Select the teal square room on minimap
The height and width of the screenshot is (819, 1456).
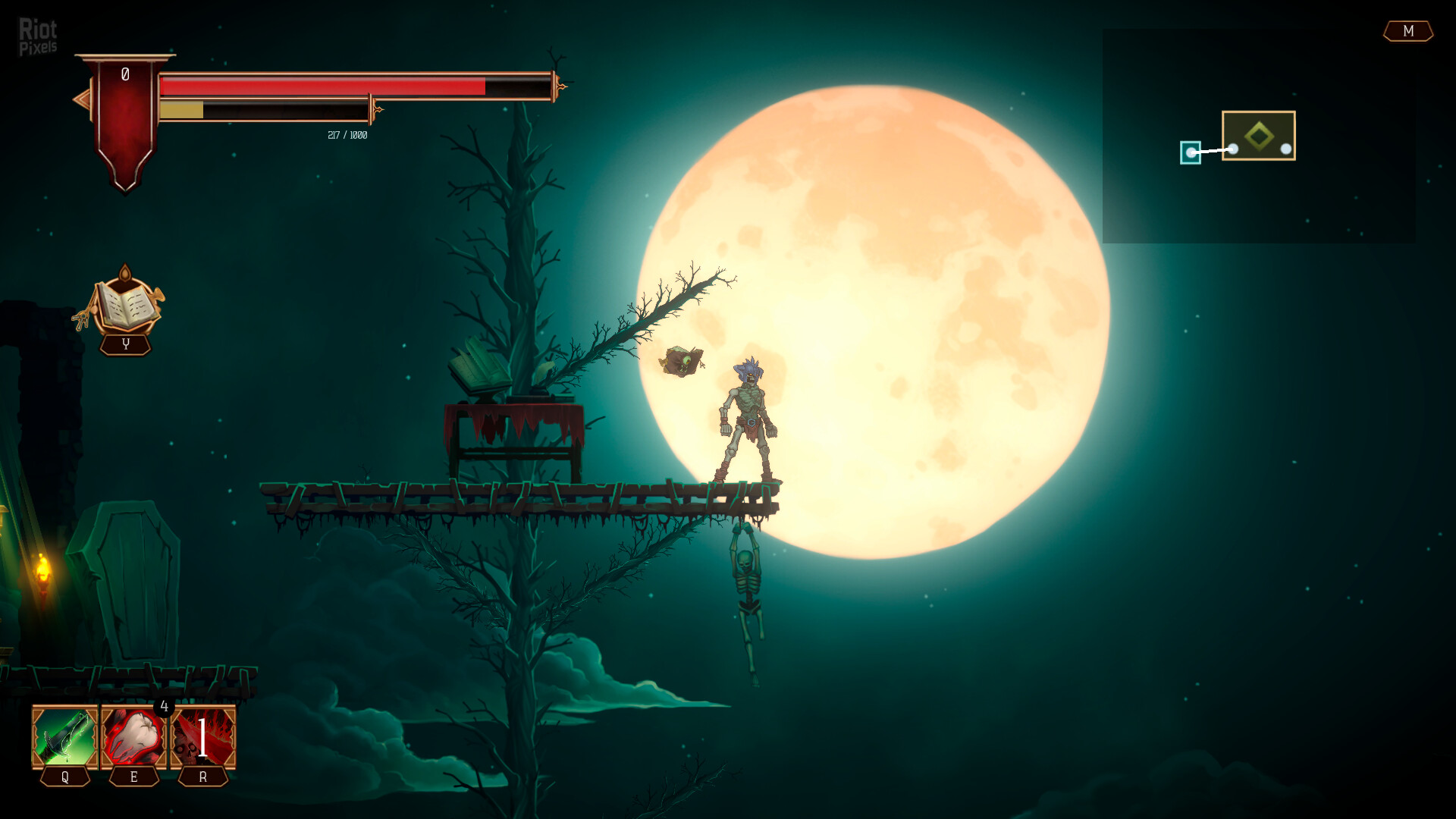coord(1191,152)
